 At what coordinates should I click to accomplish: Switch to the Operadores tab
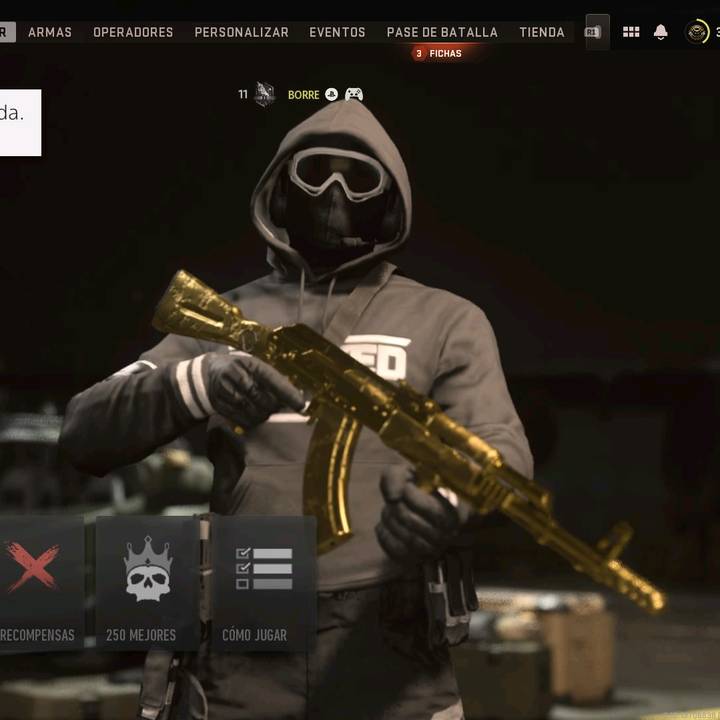(133, 32)
